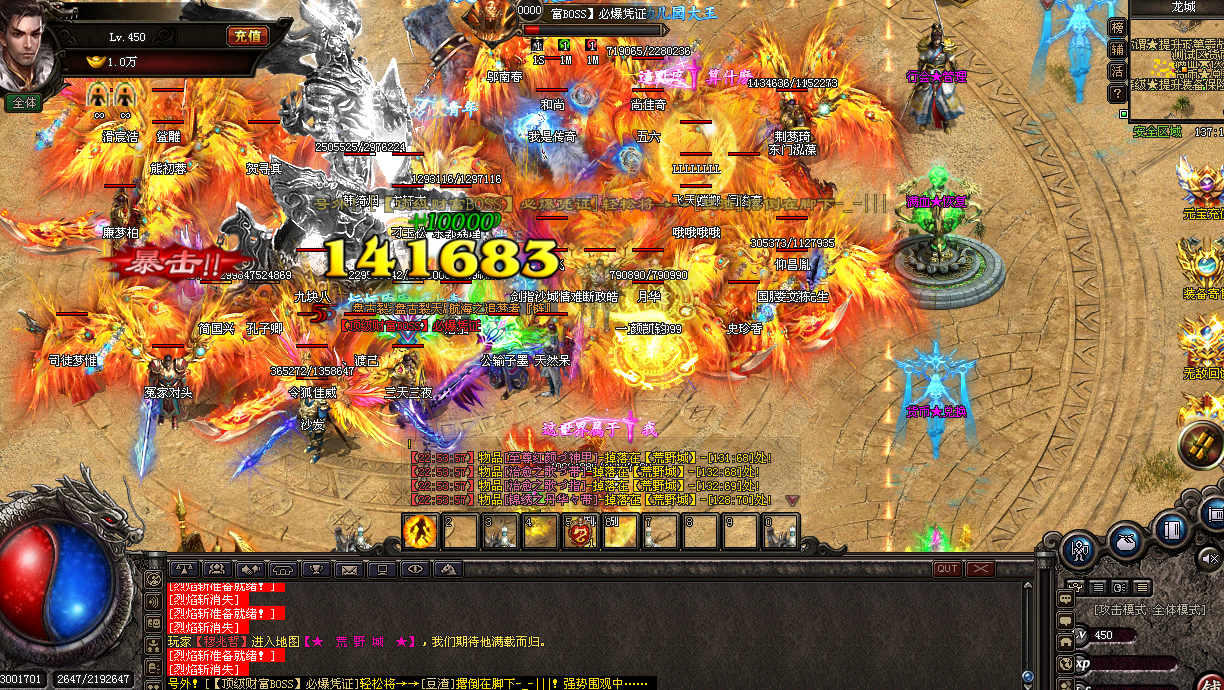Open the 辅 assist button
The image size is (1224, 690).
click(1117, 49)
